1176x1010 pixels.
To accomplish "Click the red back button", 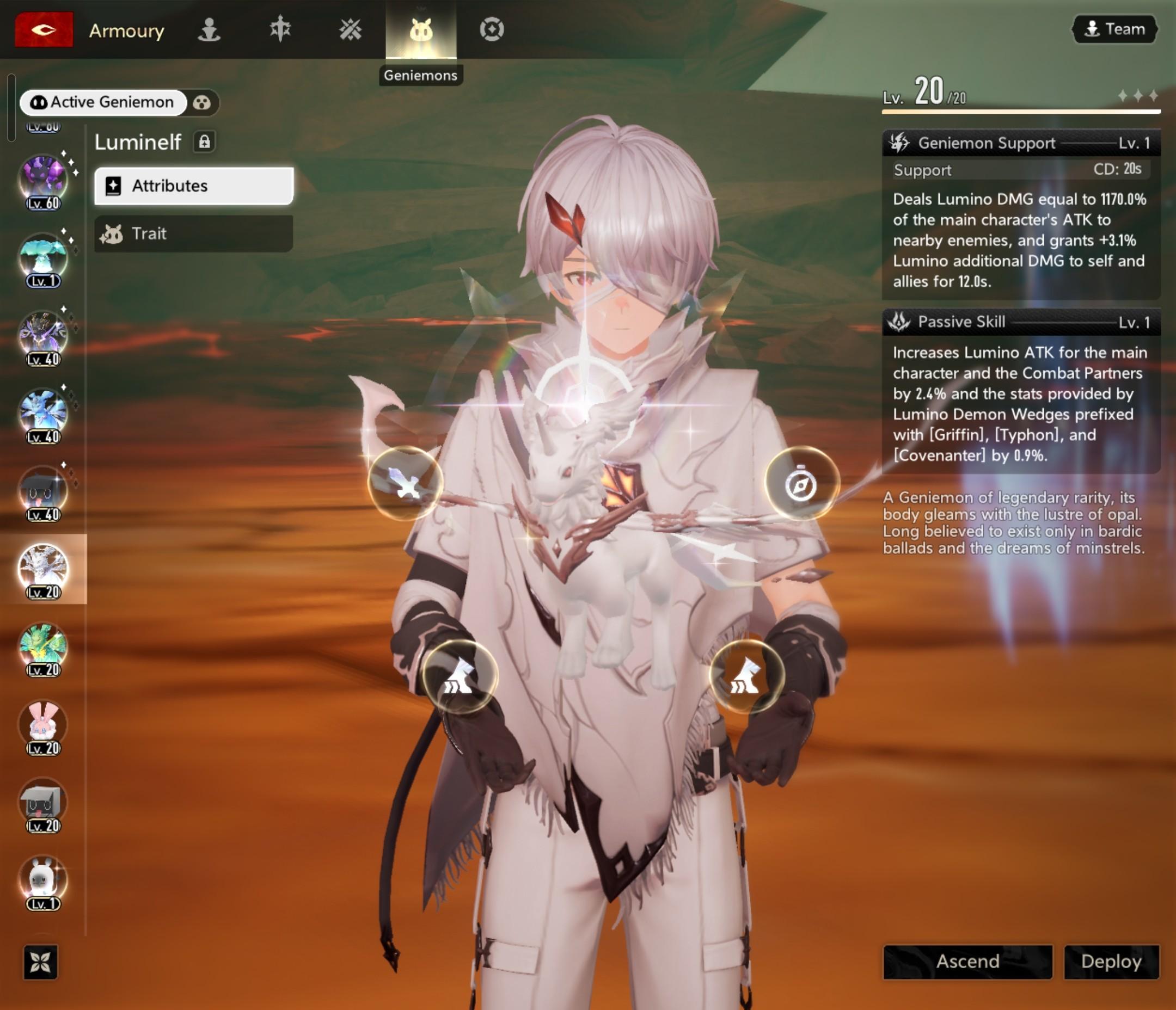I will click(x=44, y=29).
